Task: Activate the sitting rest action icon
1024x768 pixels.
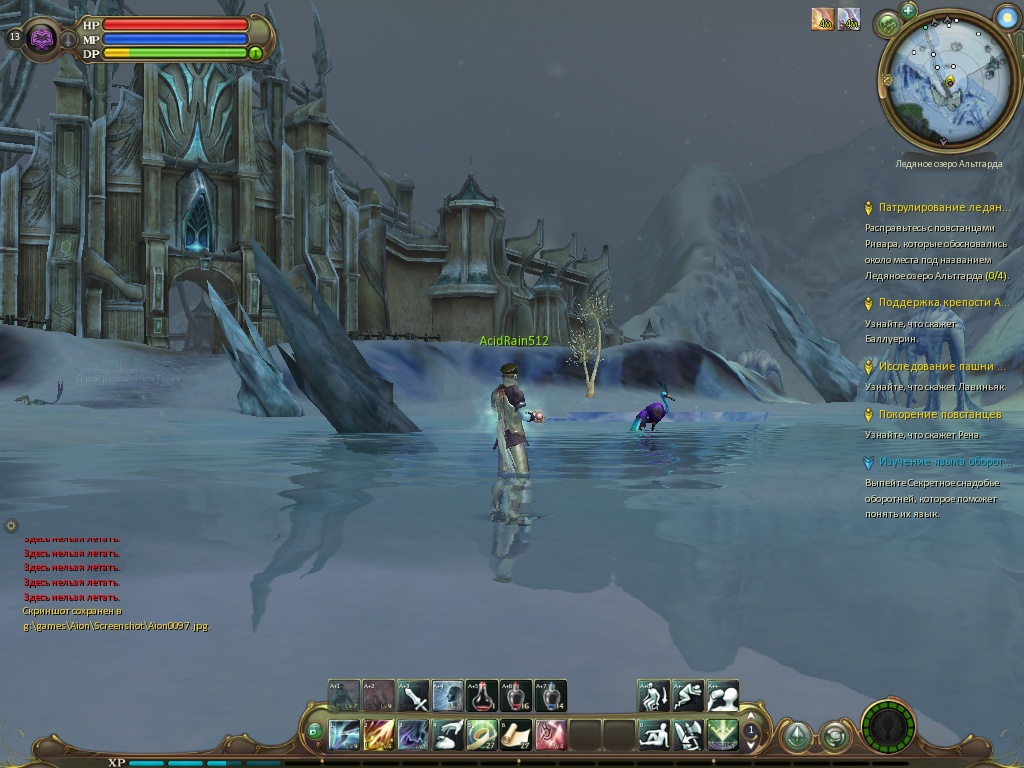Action: coord(654,735)
